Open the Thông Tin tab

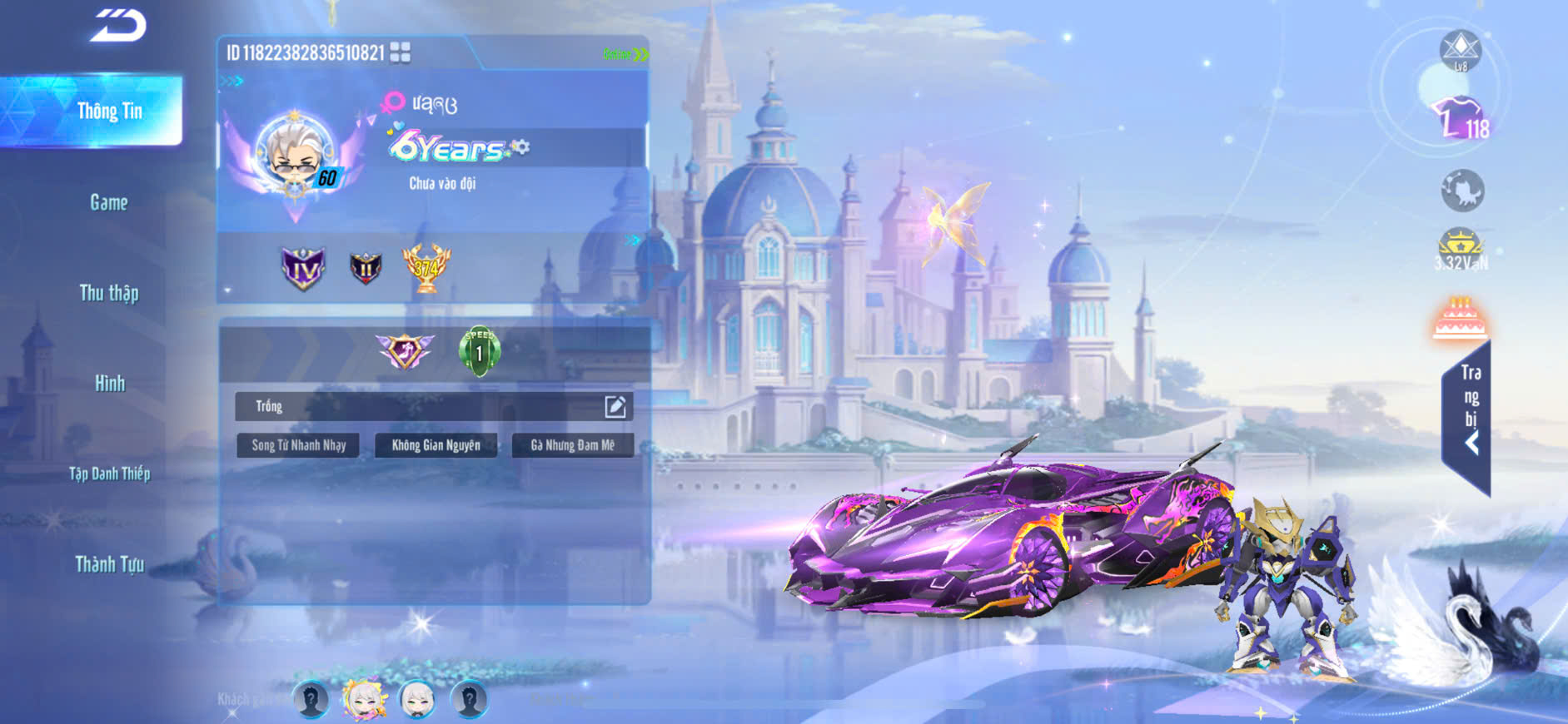108,112
